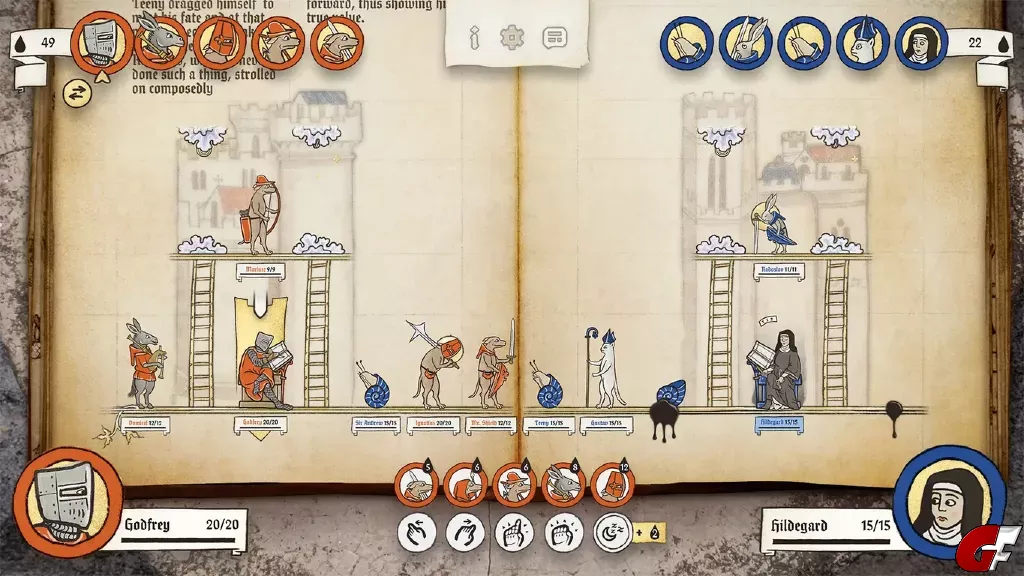
Task: Activate the fist smash hand action
Action: (563, 531)
